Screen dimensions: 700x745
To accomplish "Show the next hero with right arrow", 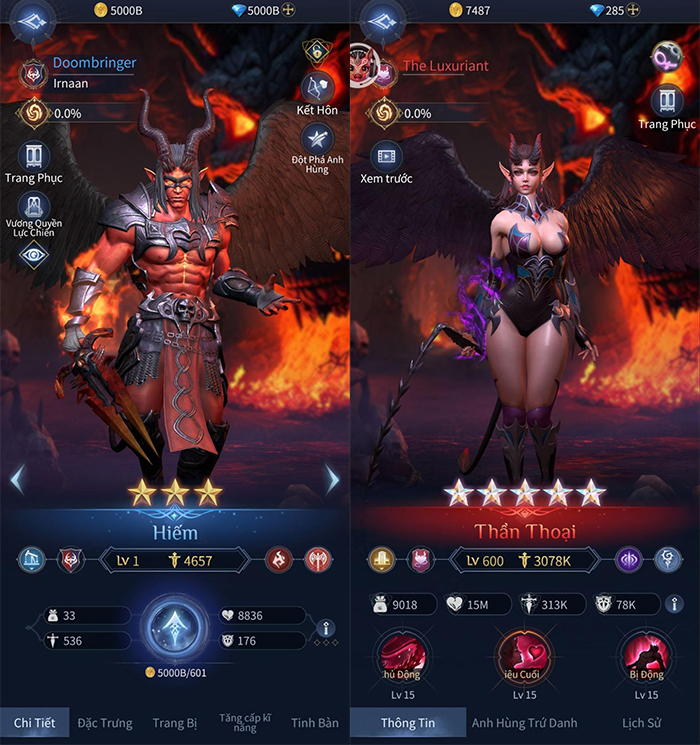I will coord(333,480).
